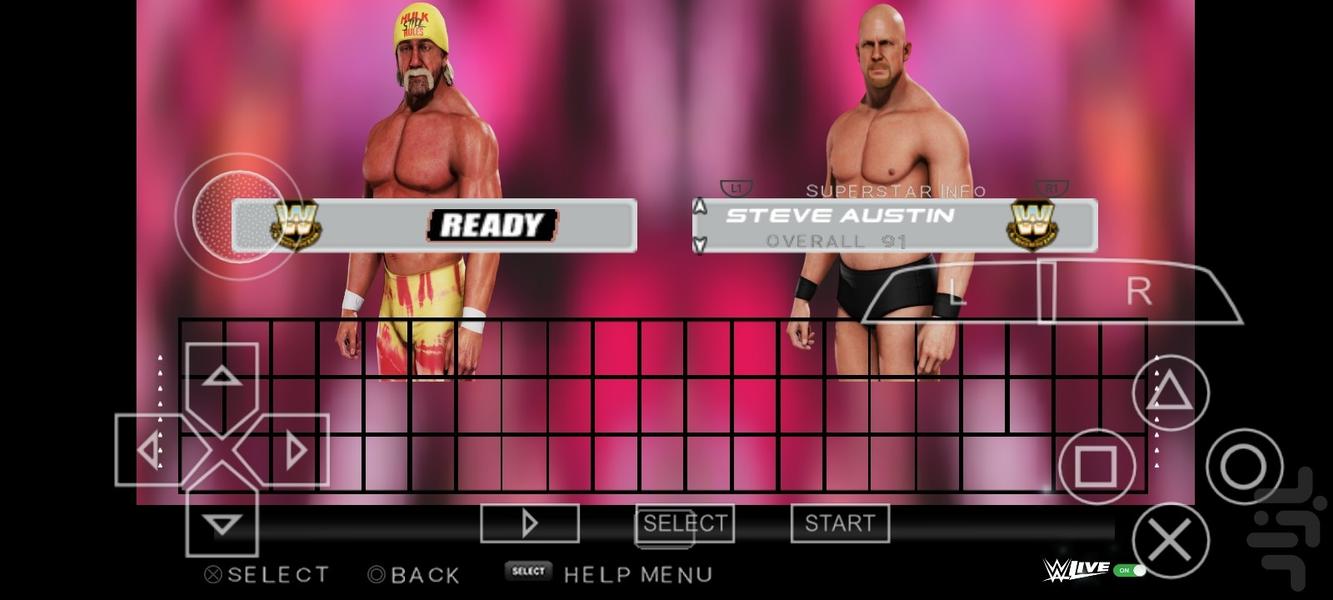The image size is (1333, 600).
Task: Click the D-pad up arrow
Action: pyautogui.click(x=222, y=377)
